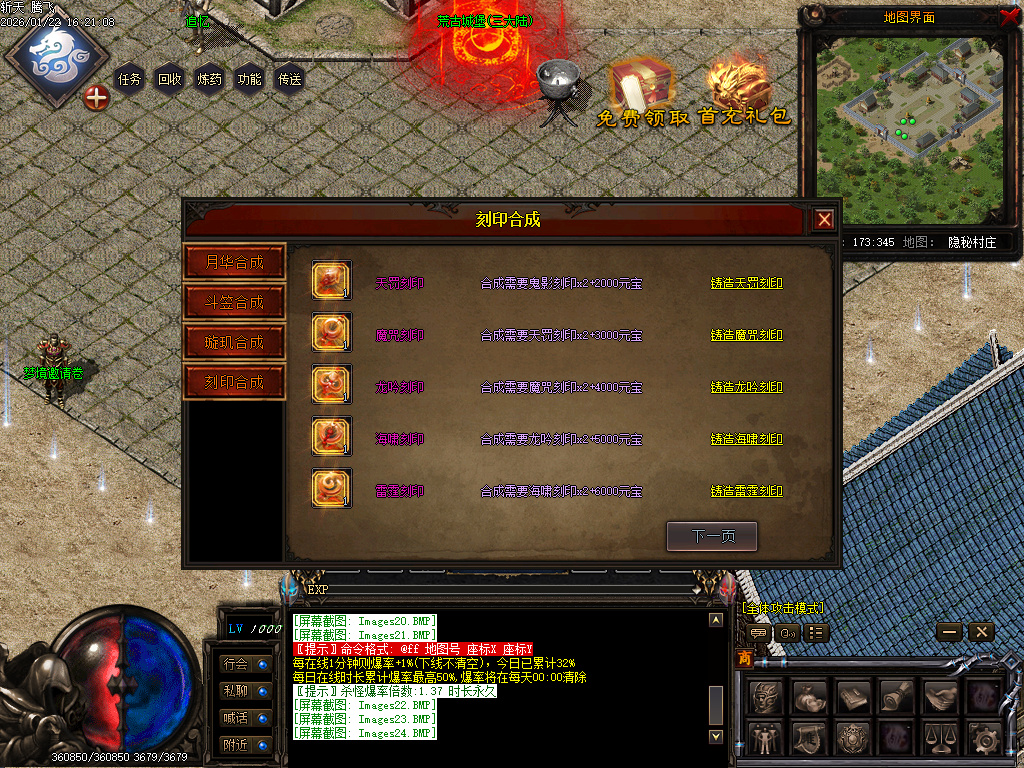Switch to the 月华合成 tab

[235, 262]
